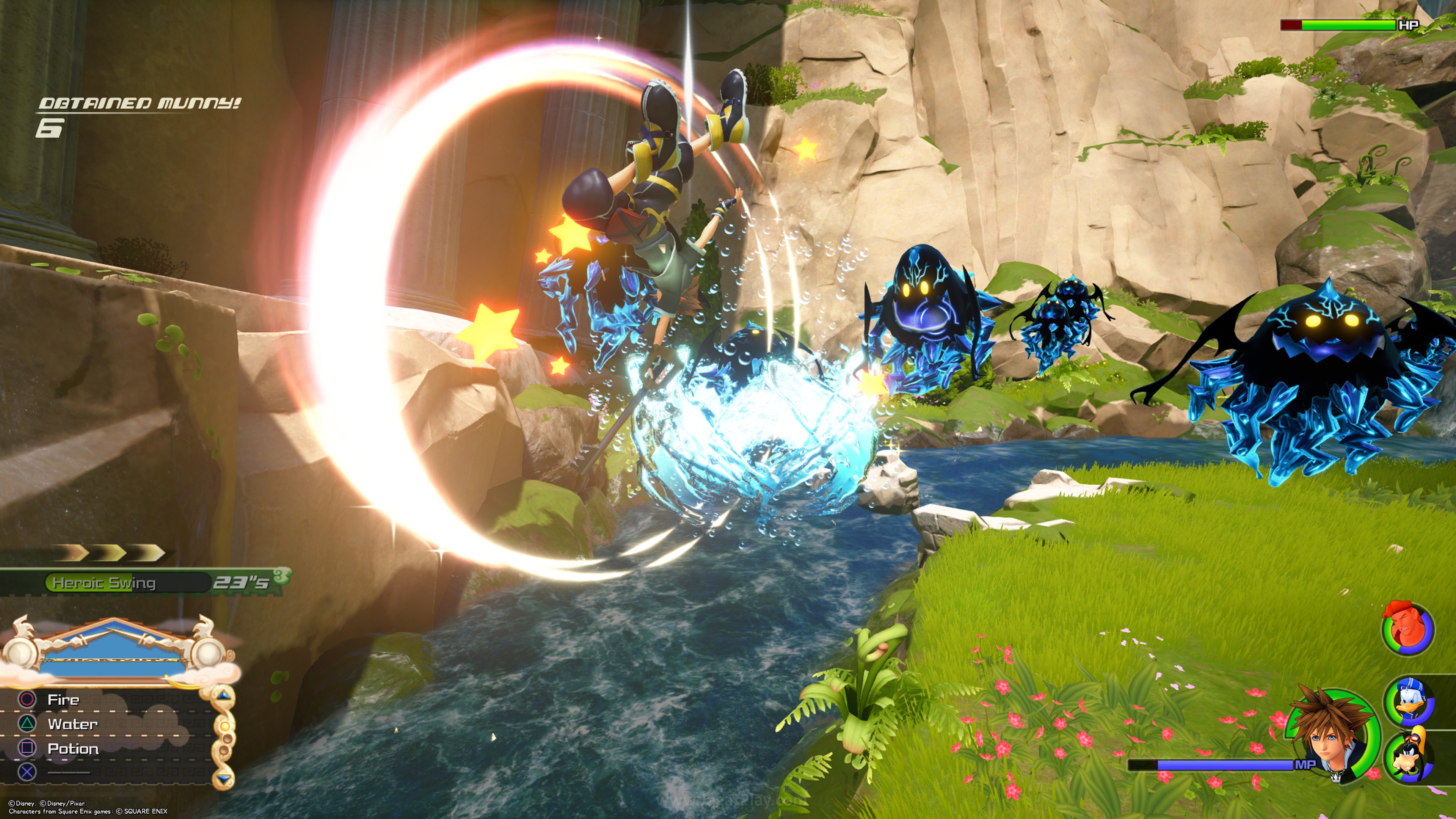Select Goofy's party portrait

pos(1409,755)
